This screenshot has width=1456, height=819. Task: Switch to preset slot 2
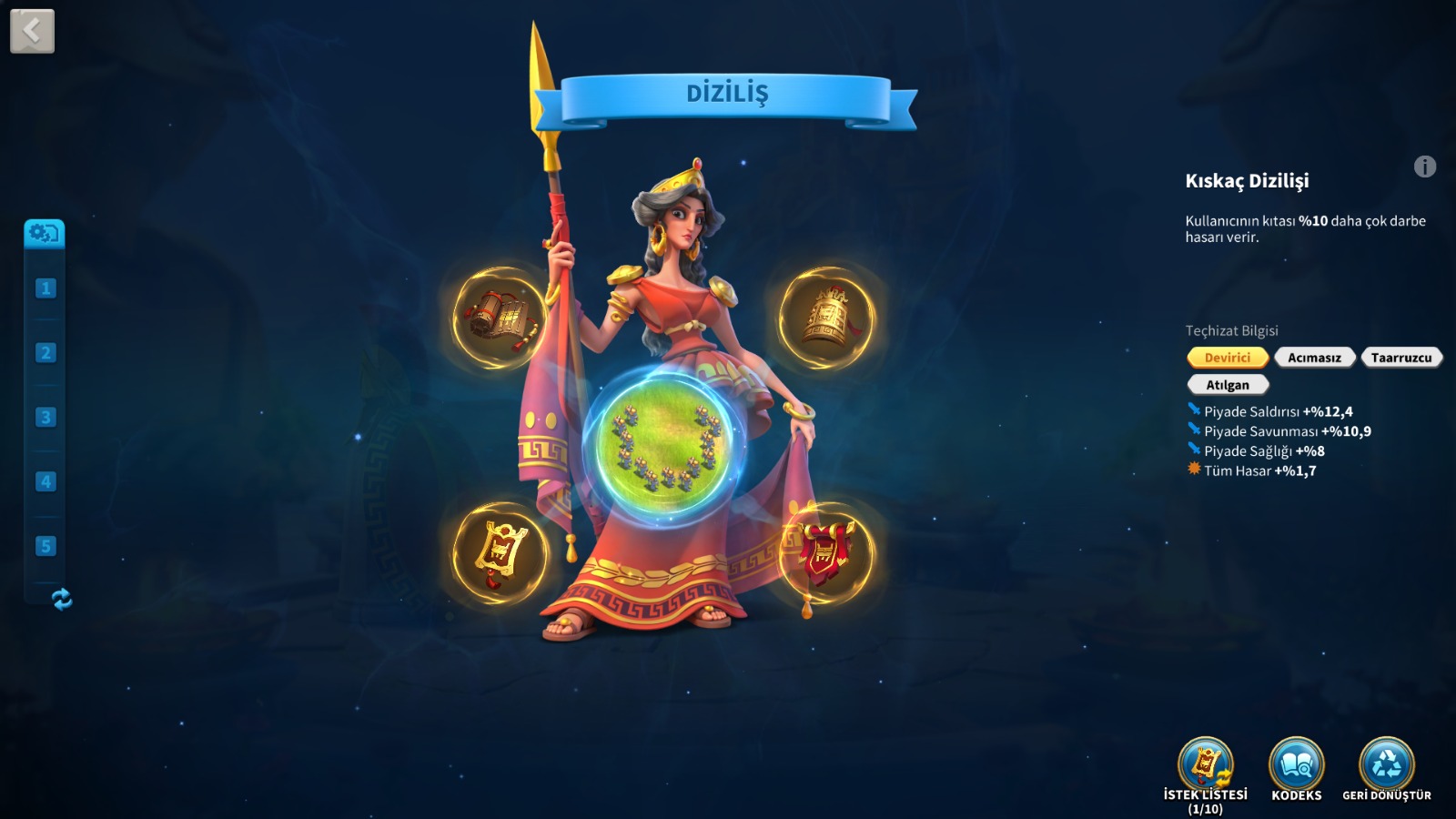click(x=45, y=353)
